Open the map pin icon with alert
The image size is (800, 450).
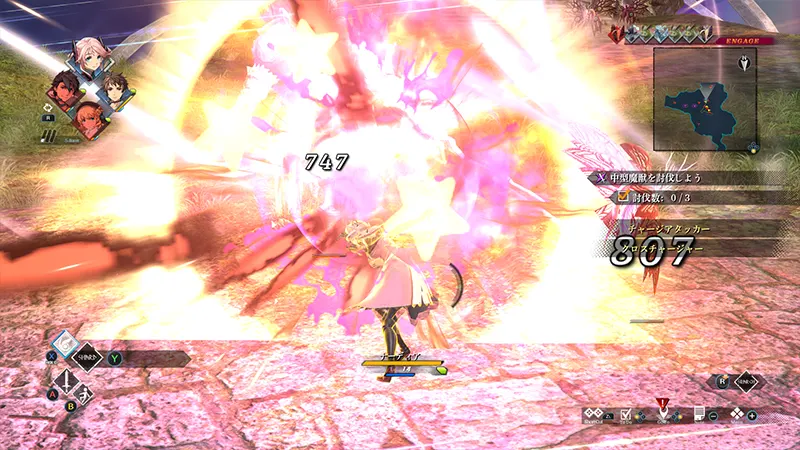click(x=662, y=411)
